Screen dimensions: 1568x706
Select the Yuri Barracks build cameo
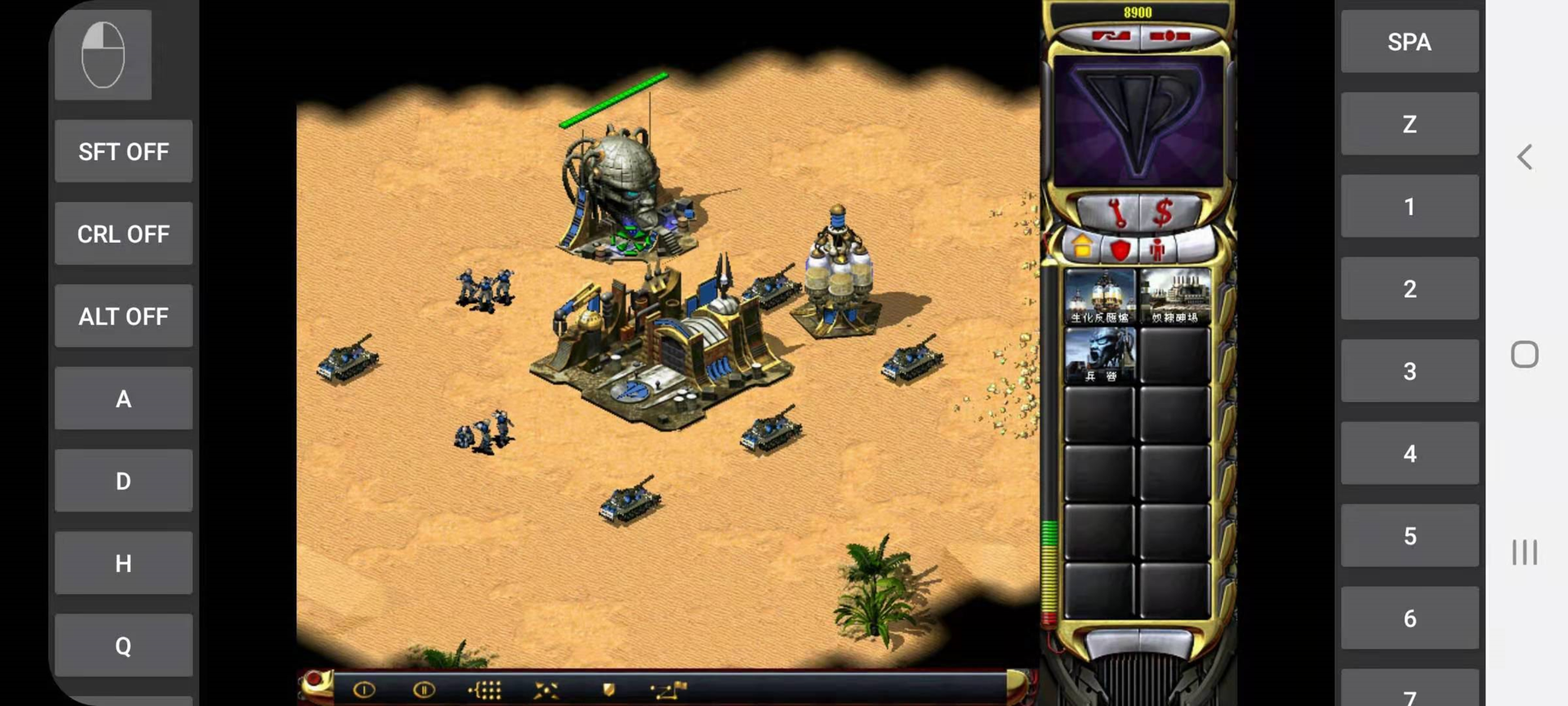tap(1099, 355)
